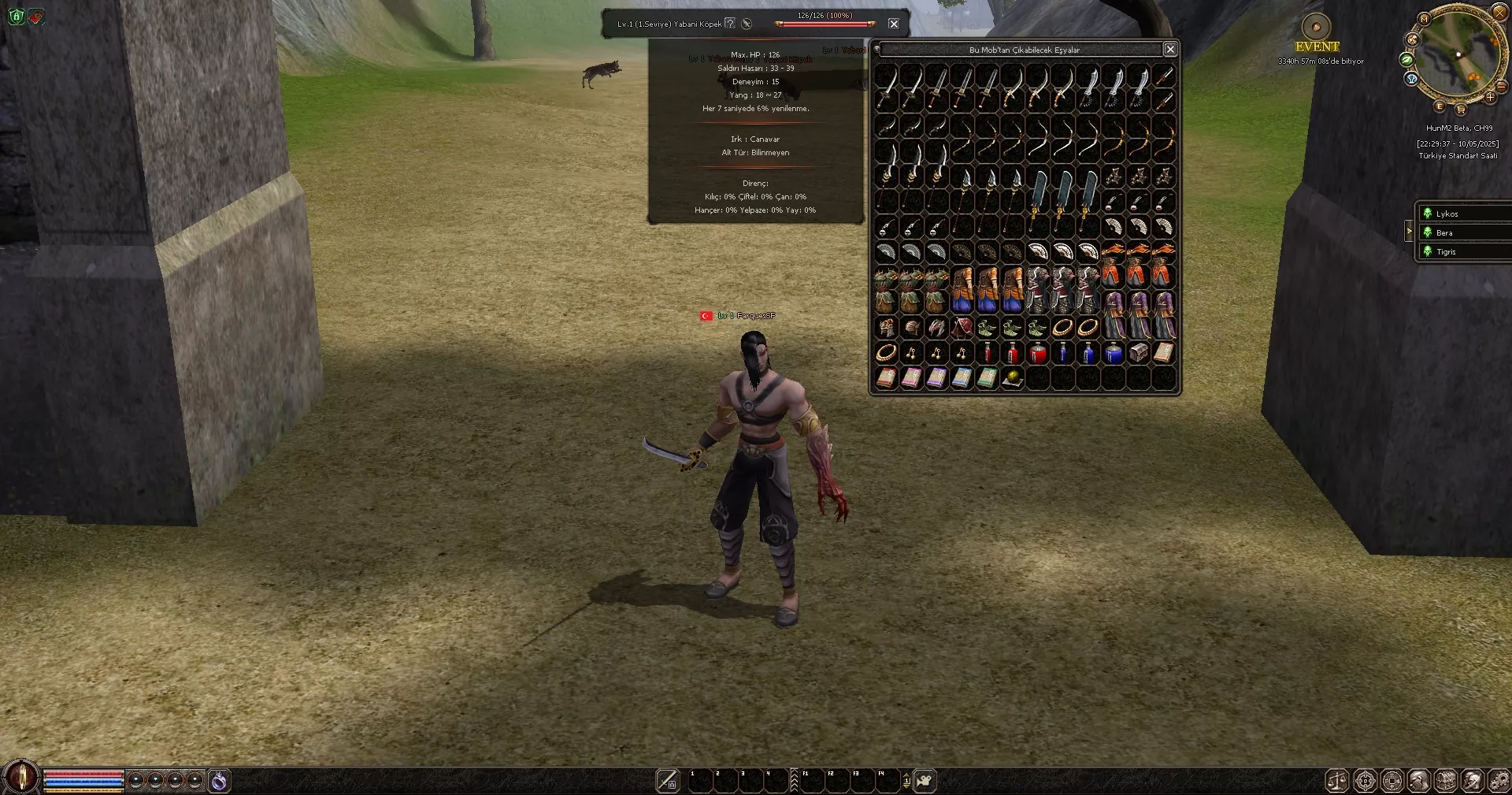The height and width of the screenshot is (795, 1512).
Task: Zoom out the minimap with minus button
Action: point(1501,85)
